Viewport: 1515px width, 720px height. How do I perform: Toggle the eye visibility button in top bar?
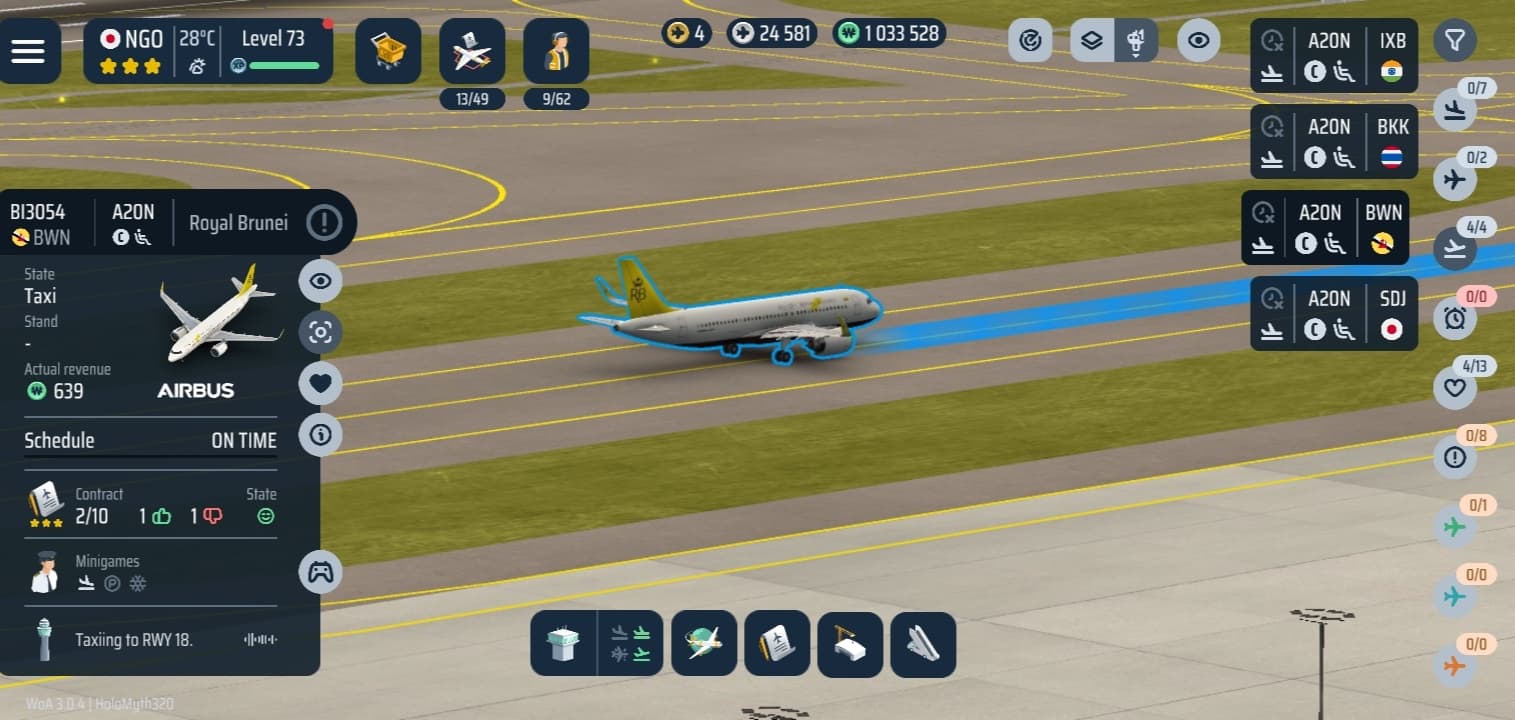click(1198, 41)
